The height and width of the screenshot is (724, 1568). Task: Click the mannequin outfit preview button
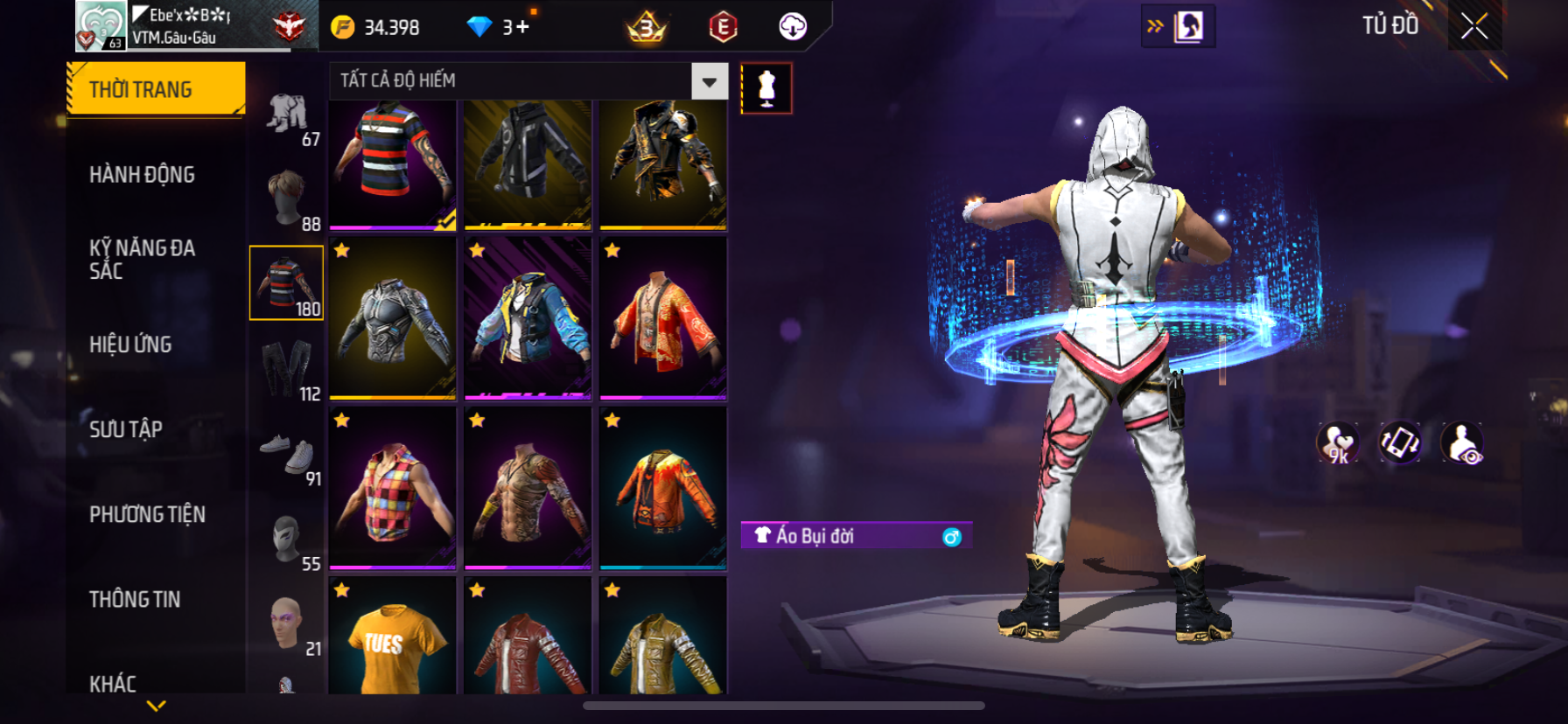pos(766,88)
